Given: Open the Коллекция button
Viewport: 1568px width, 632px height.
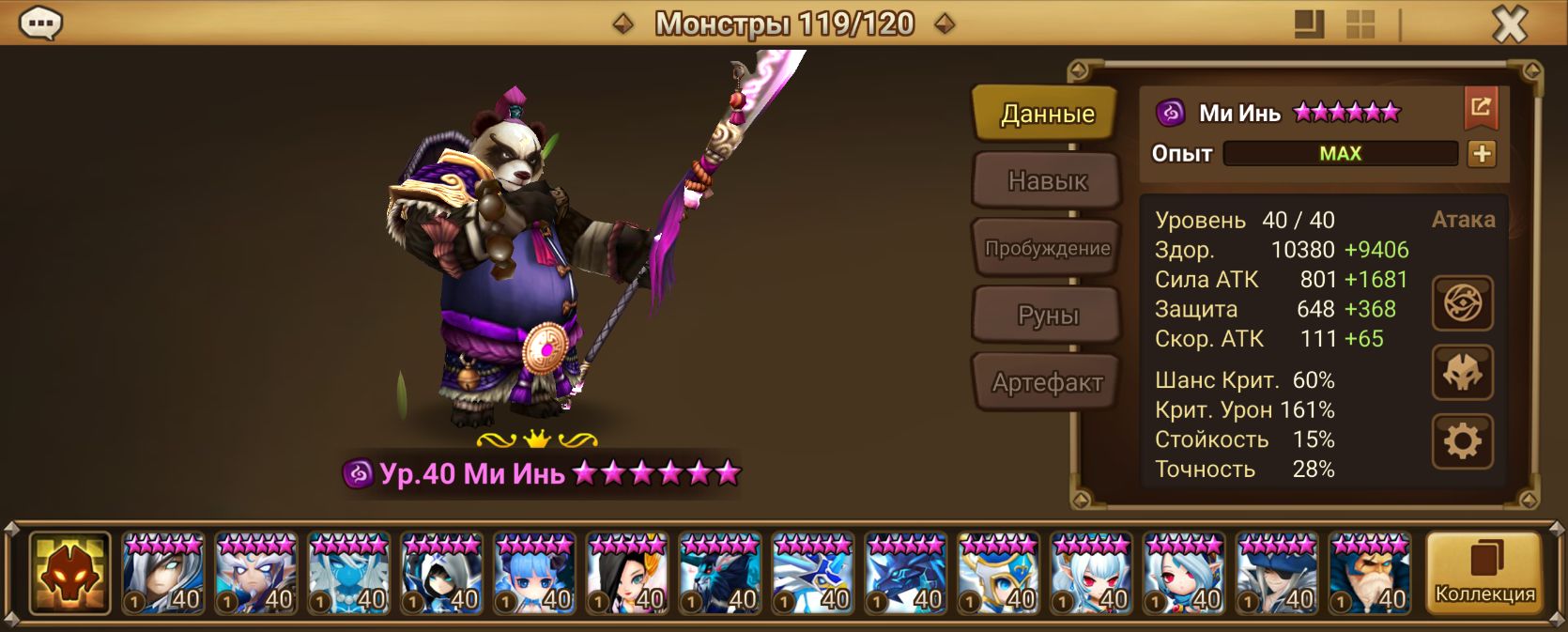Looking at the screenshot, I should [1484, 572].
